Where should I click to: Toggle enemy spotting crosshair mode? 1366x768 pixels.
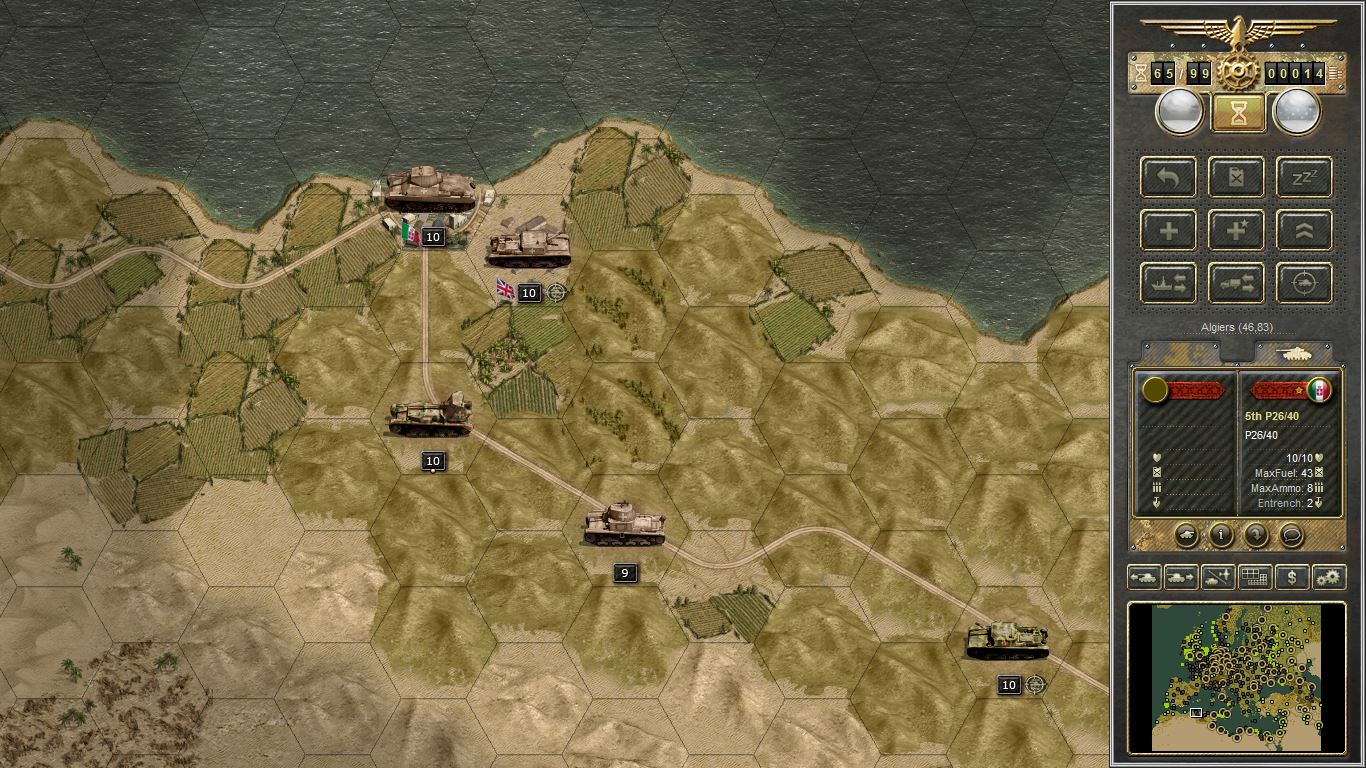(1304, 282)
